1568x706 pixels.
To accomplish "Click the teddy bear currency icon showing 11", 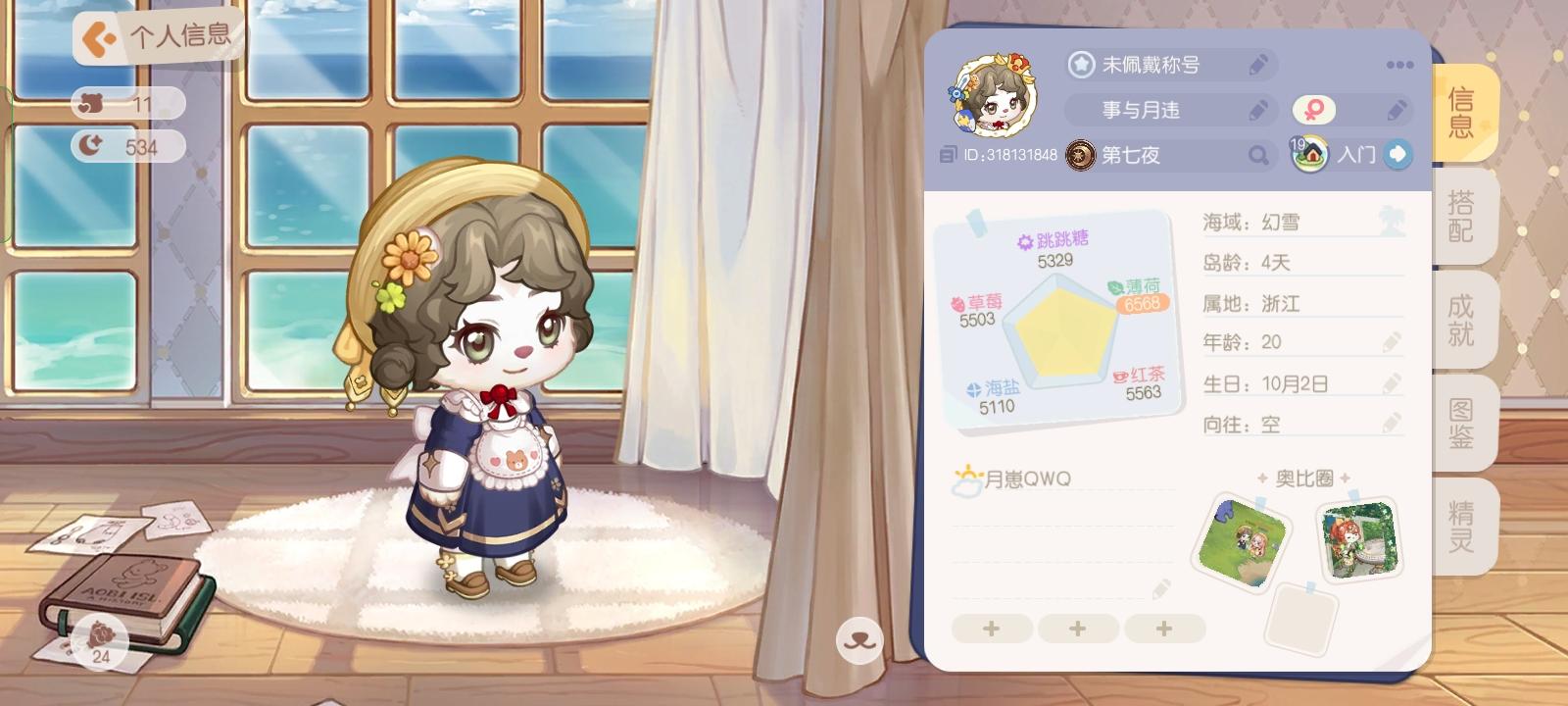I will (93, 103).
